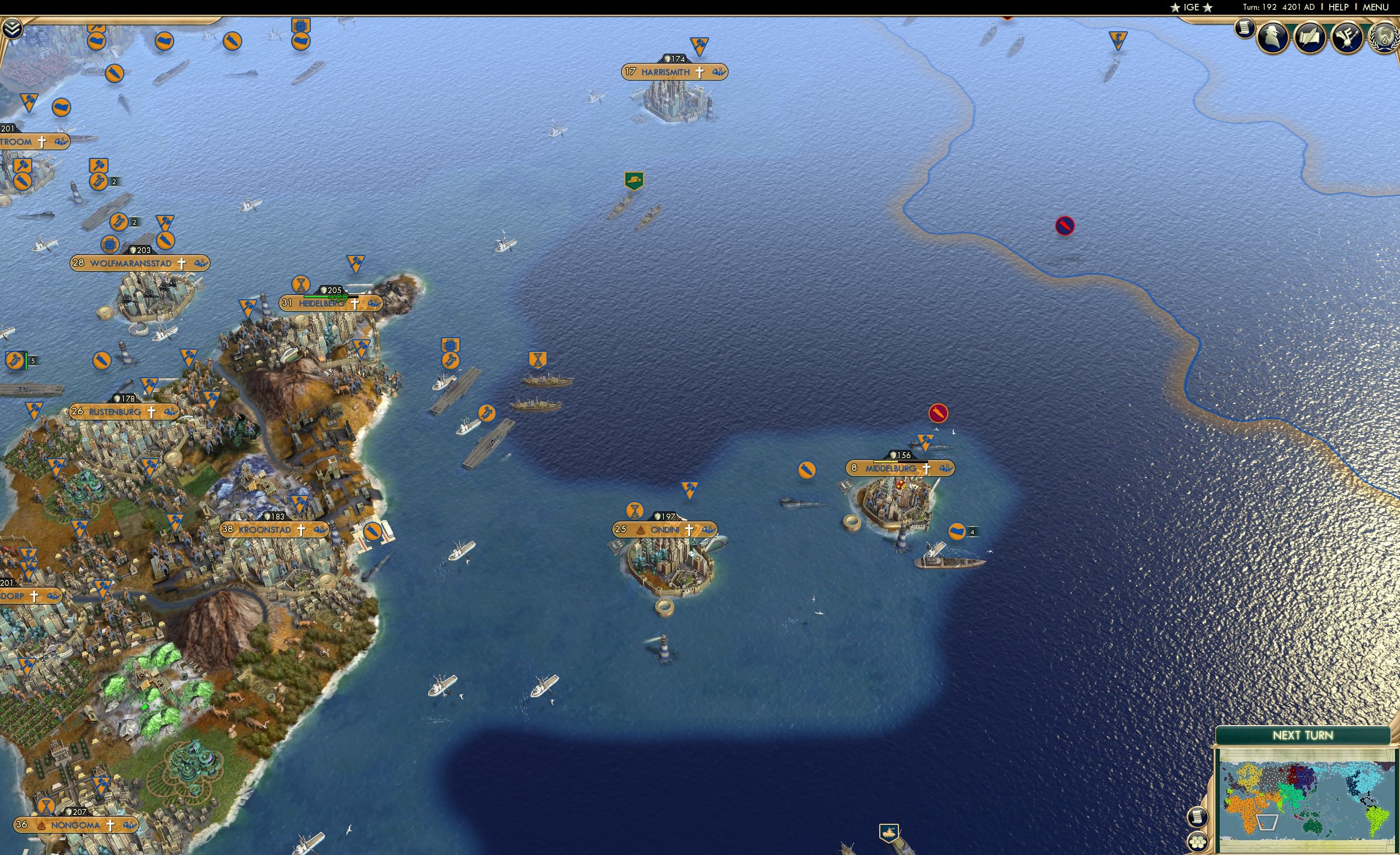1400x855 pixels.
Task: Open the MENU at top right
Action: [1375, 7]
